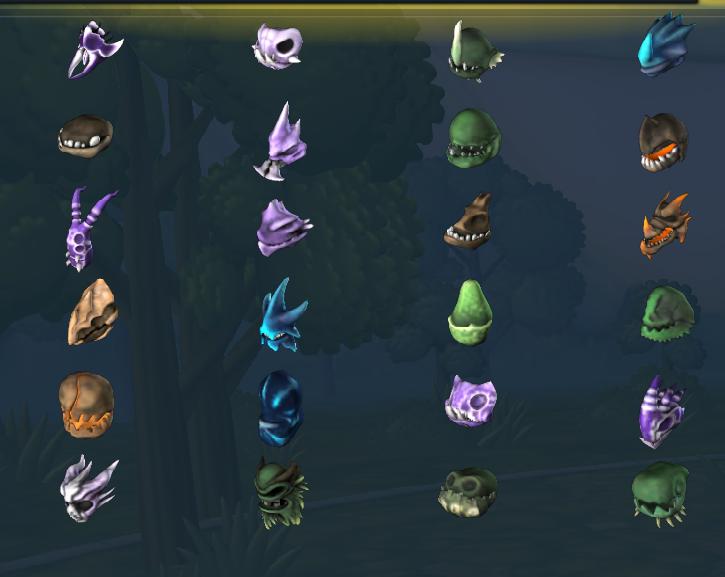This screenshot has width=725, height=577.
Task: Choose the green mouth with spikes underneath
Action: pyautogui.click(x=659, y=491)
